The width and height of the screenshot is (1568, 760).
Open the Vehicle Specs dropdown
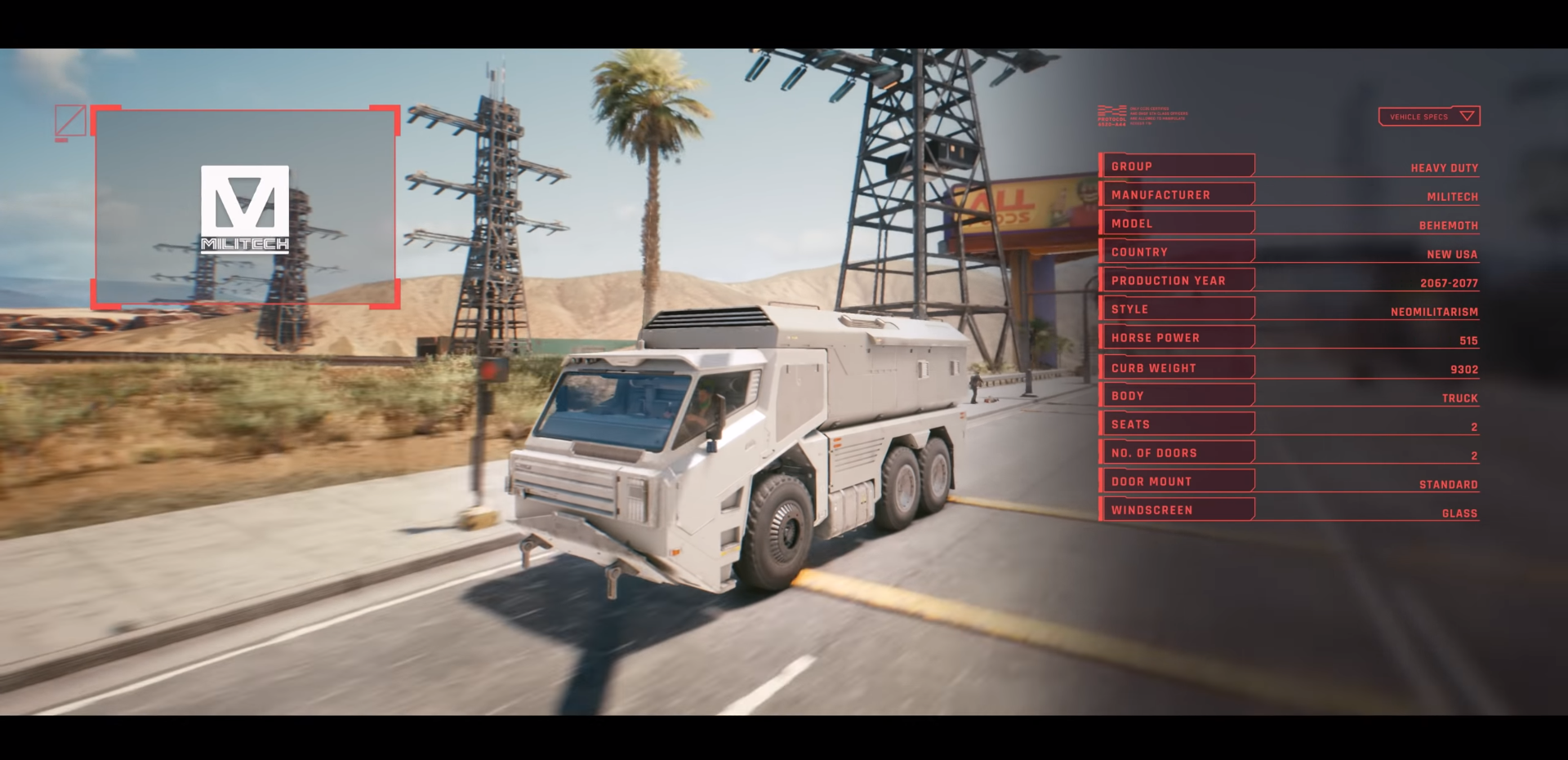click(x=1429, y=117)
